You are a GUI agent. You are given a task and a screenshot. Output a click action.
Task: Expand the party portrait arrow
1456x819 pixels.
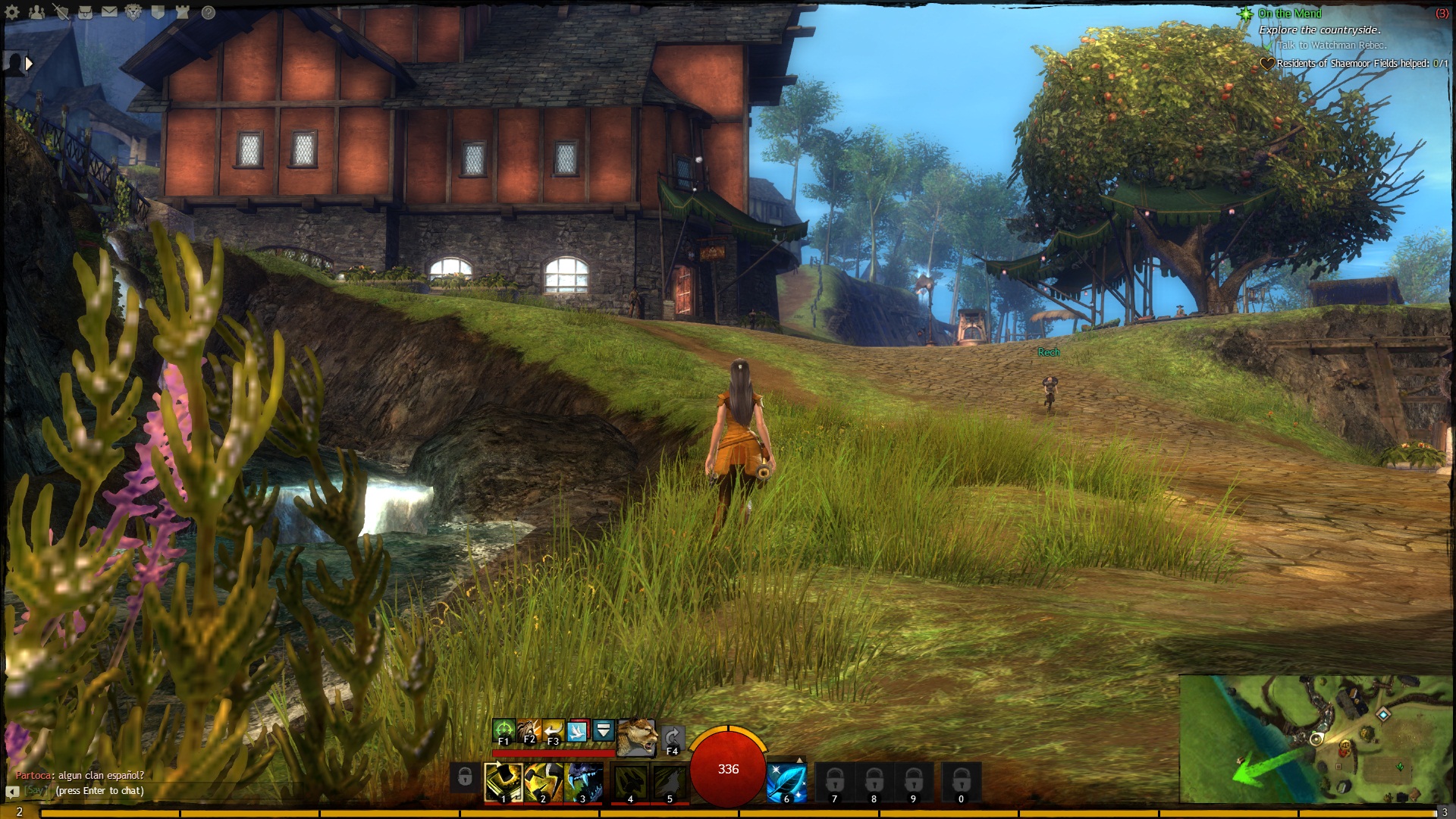(29, 64)
